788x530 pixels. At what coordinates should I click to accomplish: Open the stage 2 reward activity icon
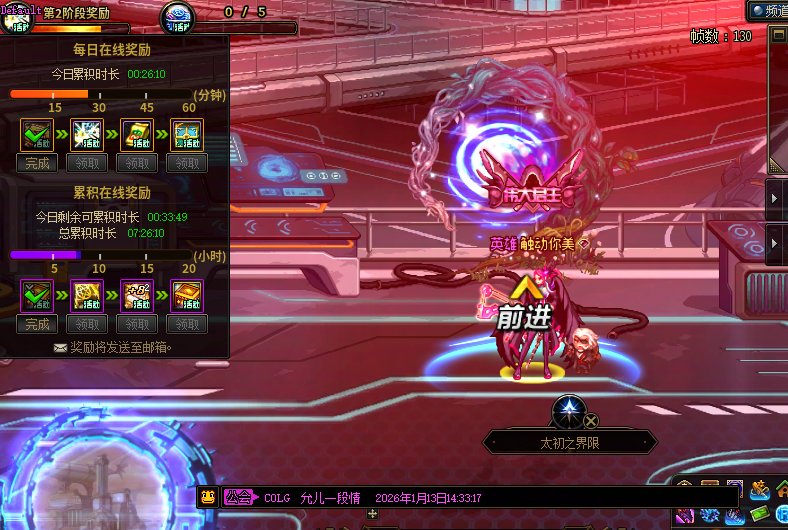(x=20, y=18)
